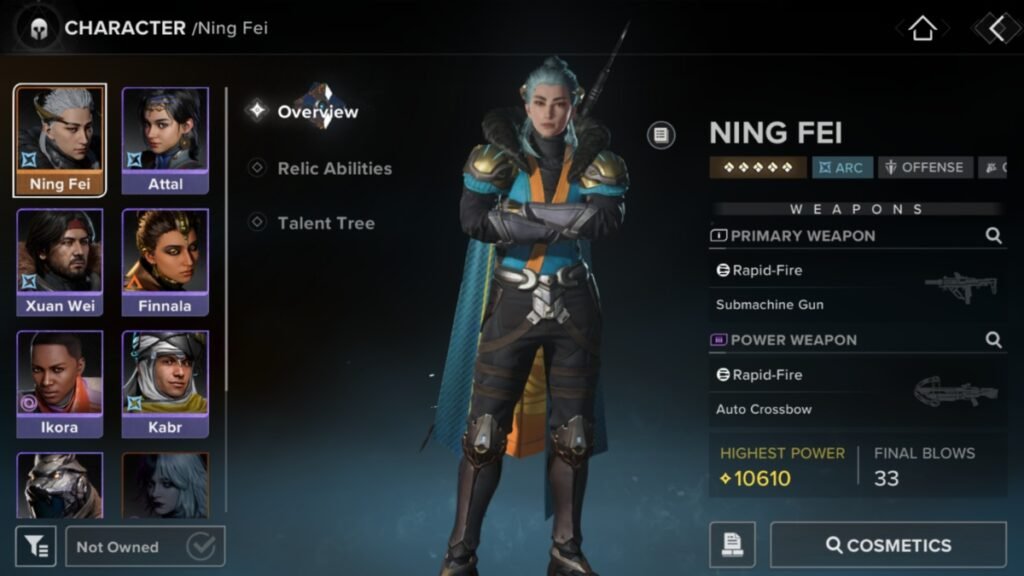Image resolution: width=1024 pixels, height=576 pixels.
Task: Choose the Kabr character portrait
Action: [x=165, y=384]
